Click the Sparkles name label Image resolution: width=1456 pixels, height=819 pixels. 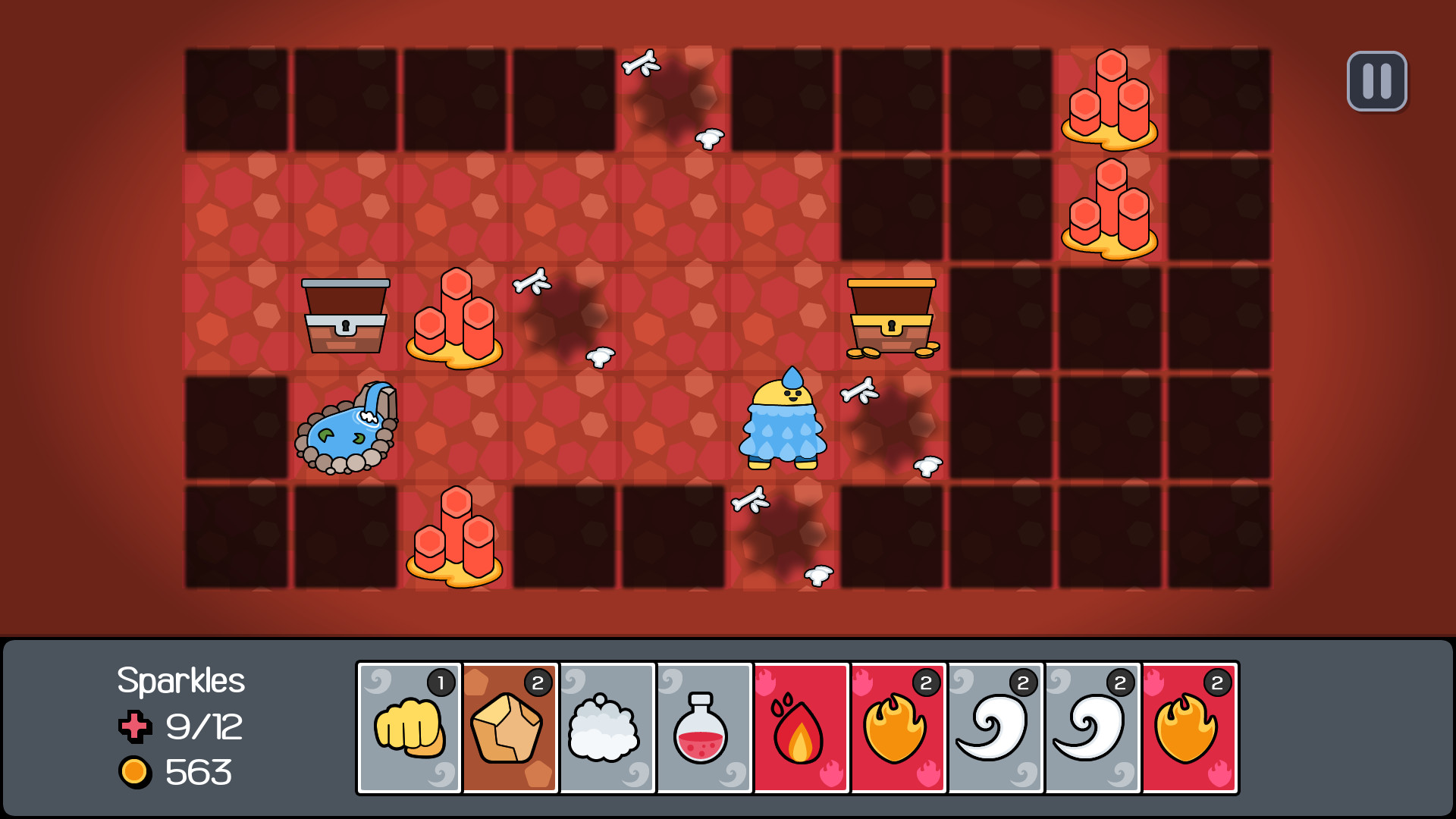180,681
